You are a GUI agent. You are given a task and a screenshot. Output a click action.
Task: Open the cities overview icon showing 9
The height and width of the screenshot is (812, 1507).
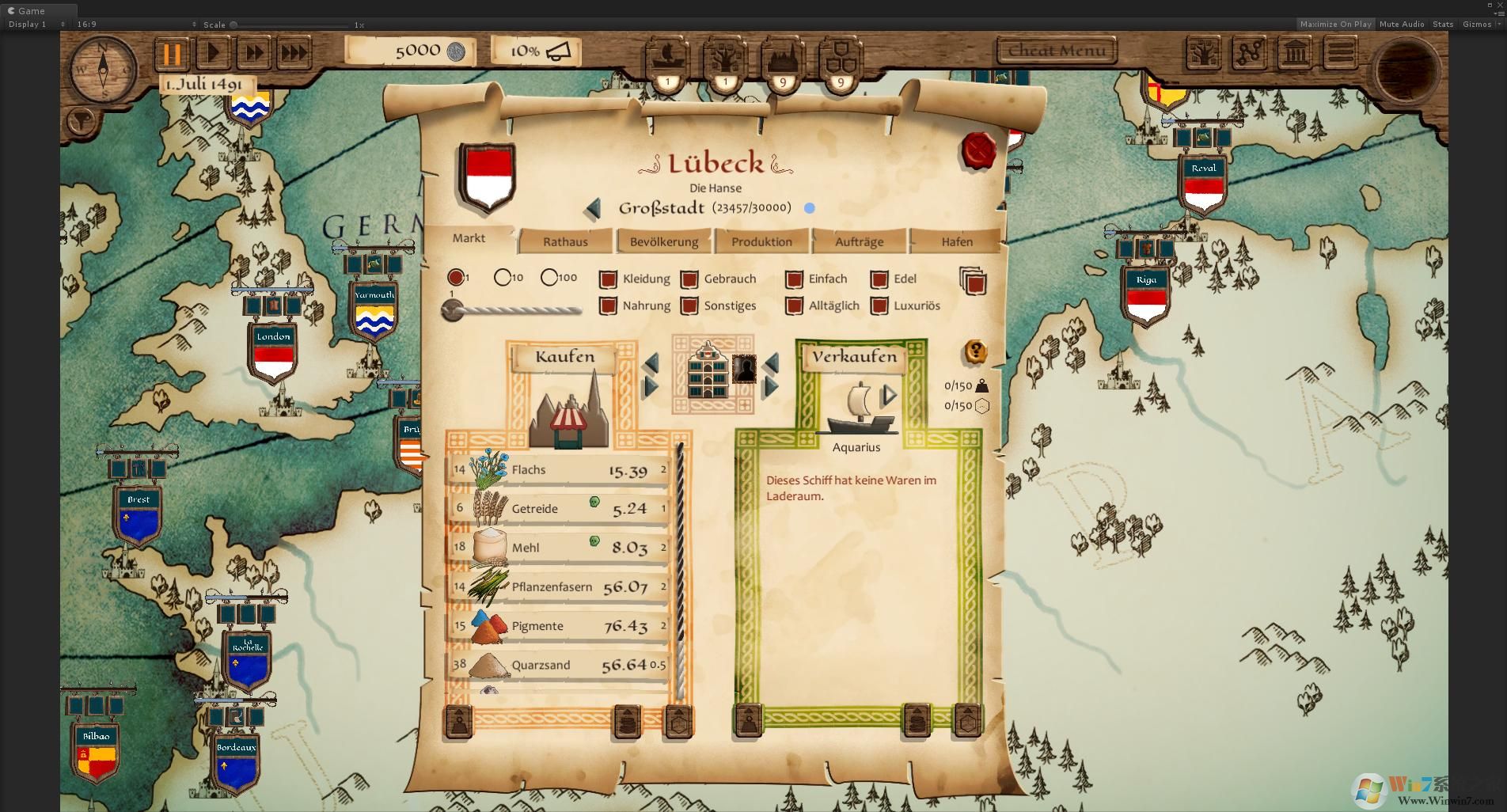[783, 59]
